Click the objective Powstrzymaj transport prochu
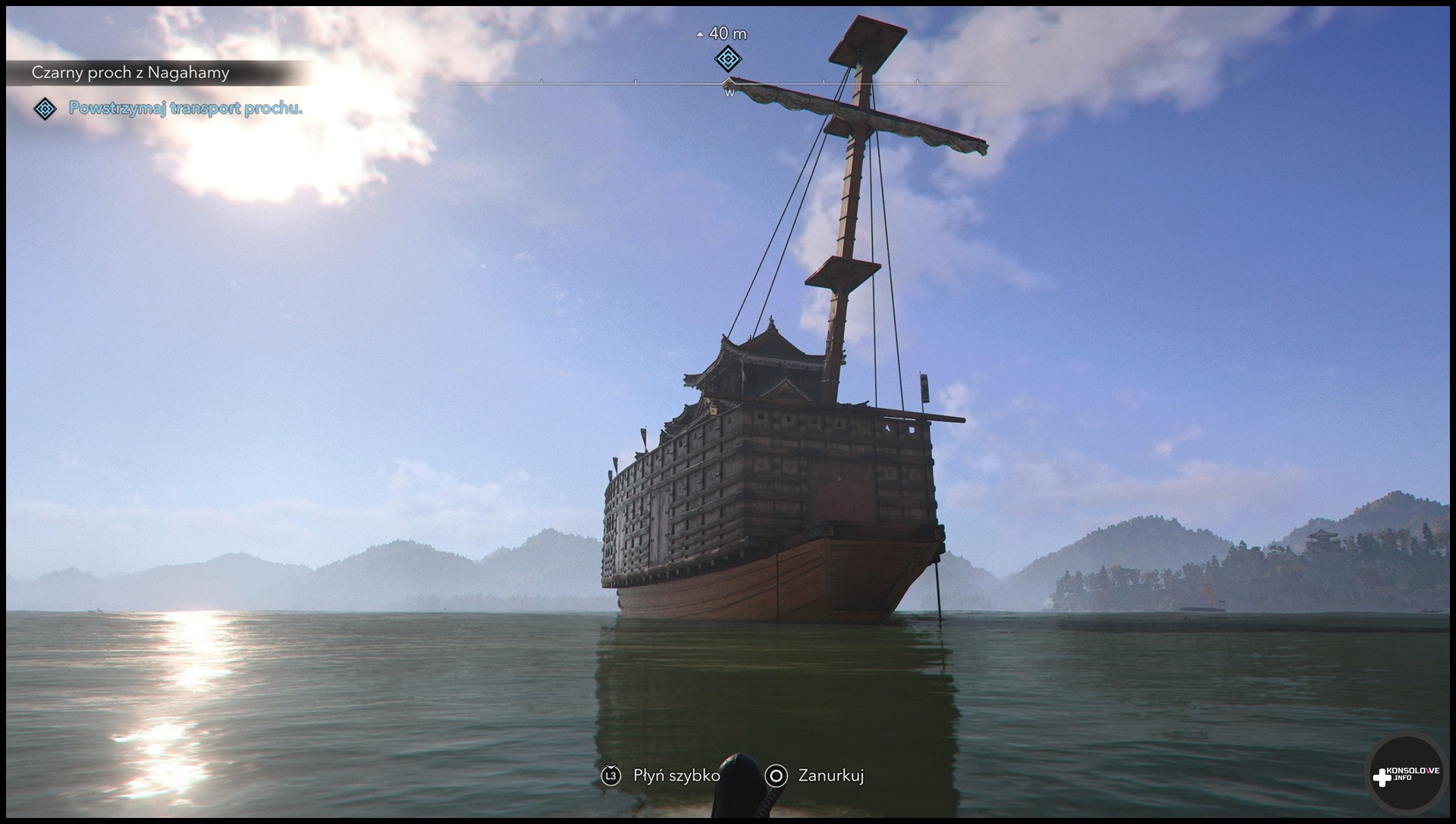The height and width of the screenshot is (824, 1456). click(x=185, y=108)
